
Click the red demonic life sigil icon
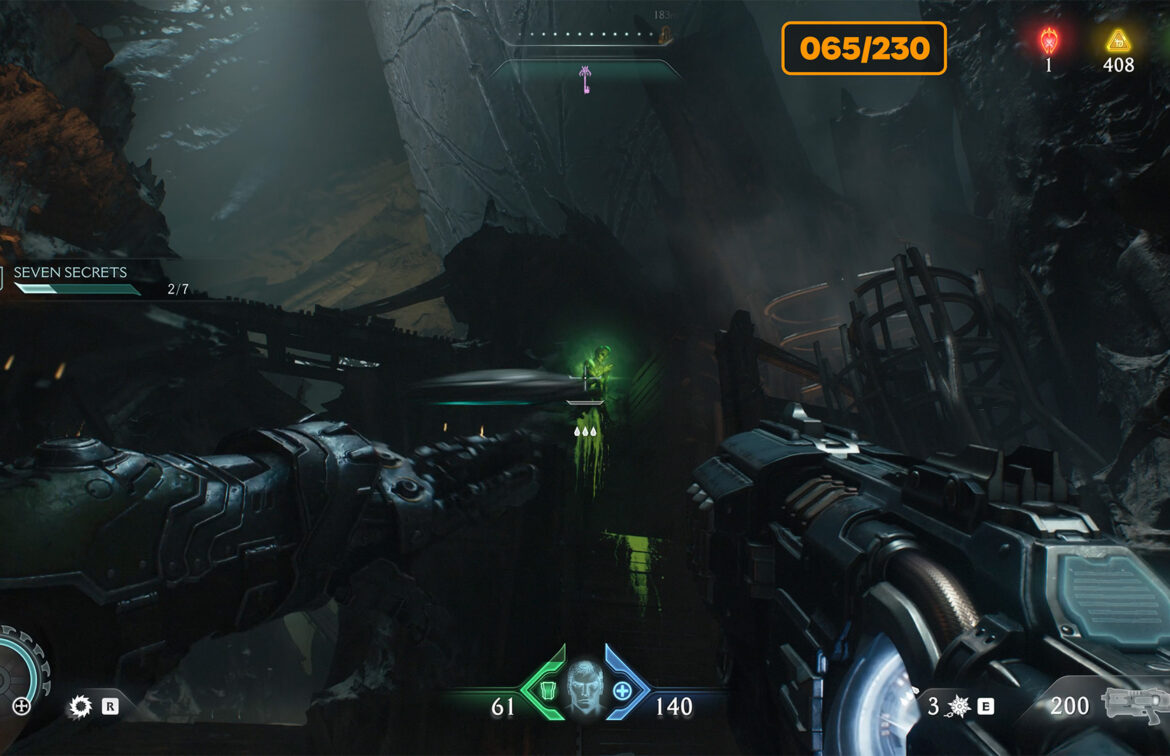(x=1049, y=40)
